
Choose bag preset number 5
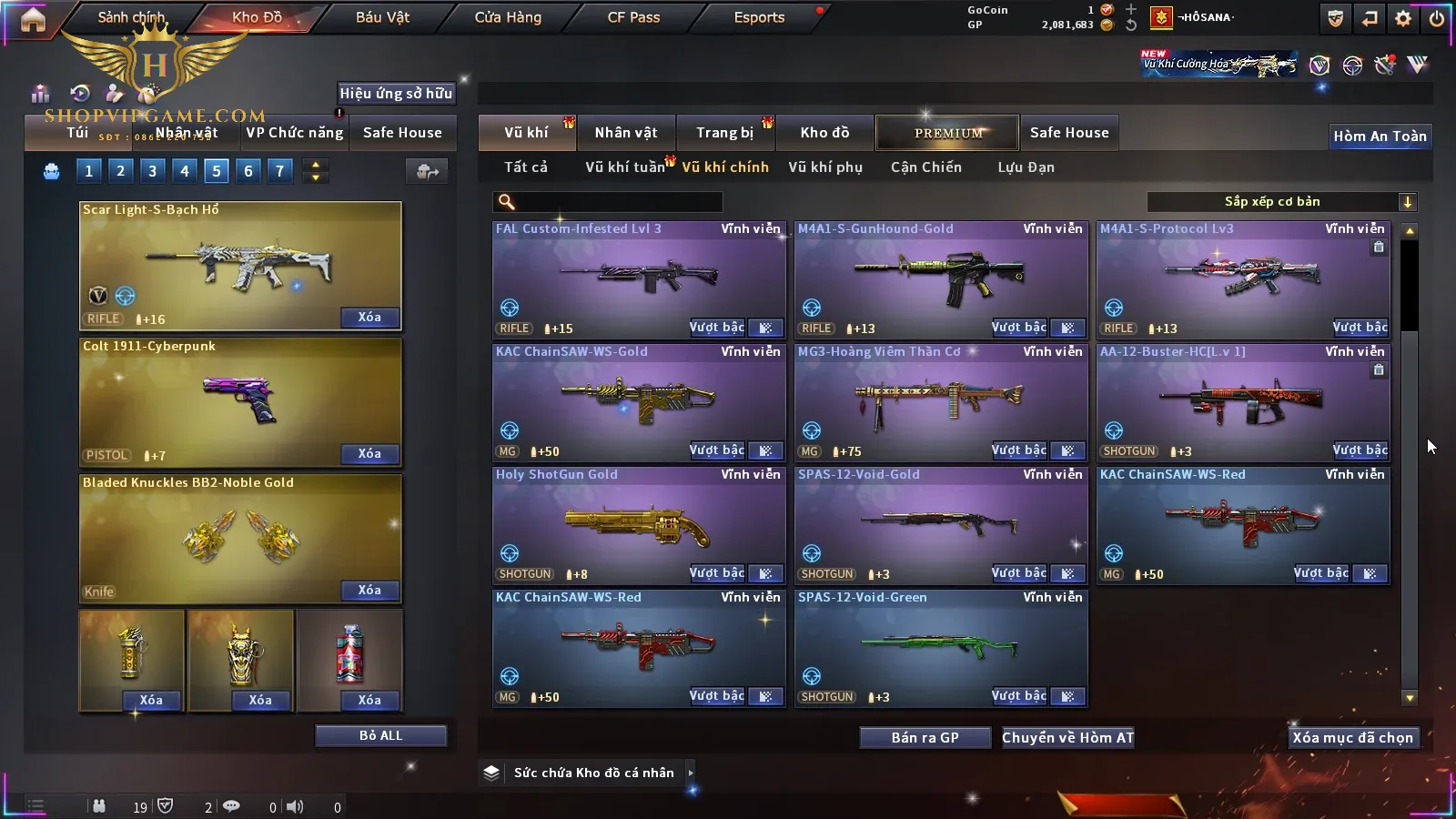coord(216,170)
